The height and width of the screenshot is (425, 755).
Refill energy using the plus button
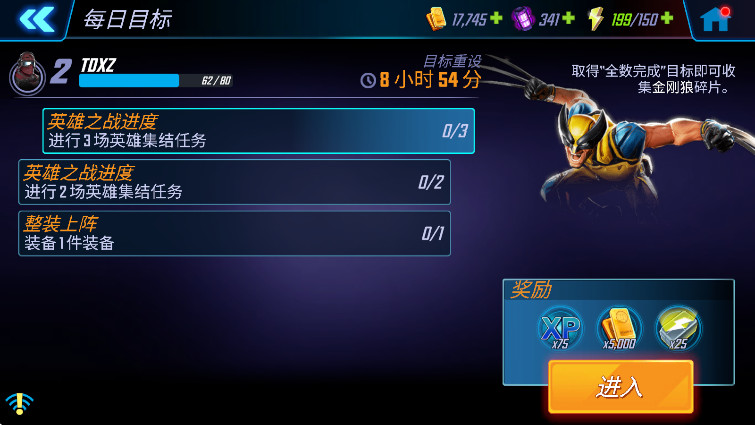tap(667, 19)
